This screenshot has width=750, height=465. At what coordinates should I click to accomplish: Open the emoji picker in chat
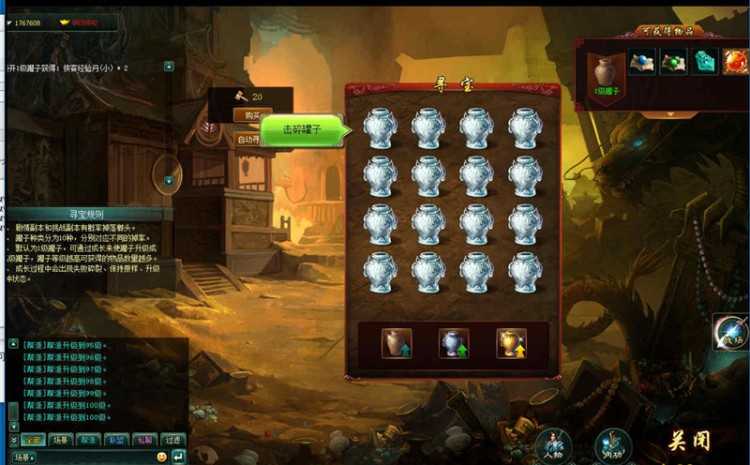(162, 456)
